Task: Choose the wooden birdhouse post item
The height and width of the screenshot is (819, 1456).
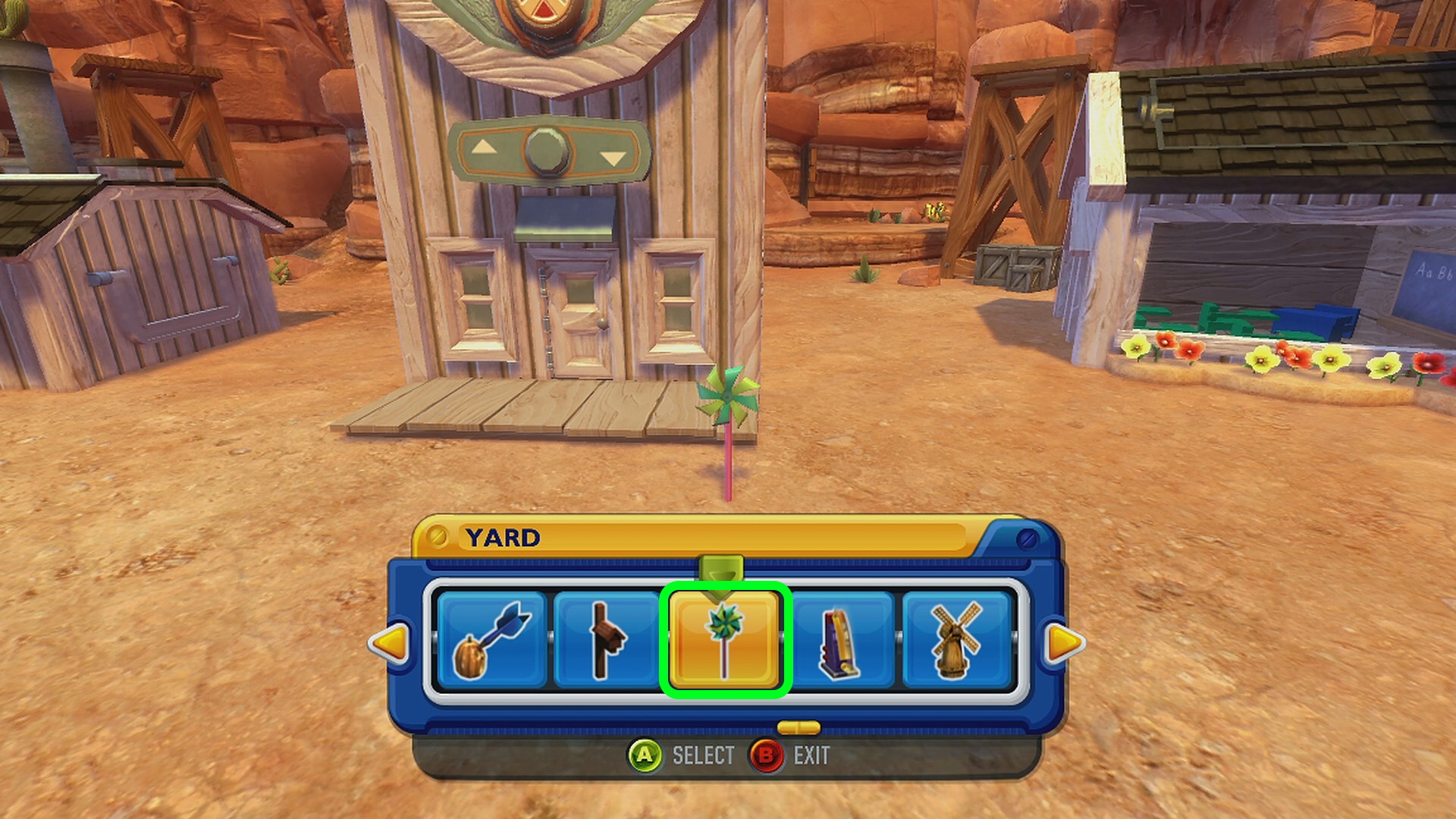Action: (607, 641)
